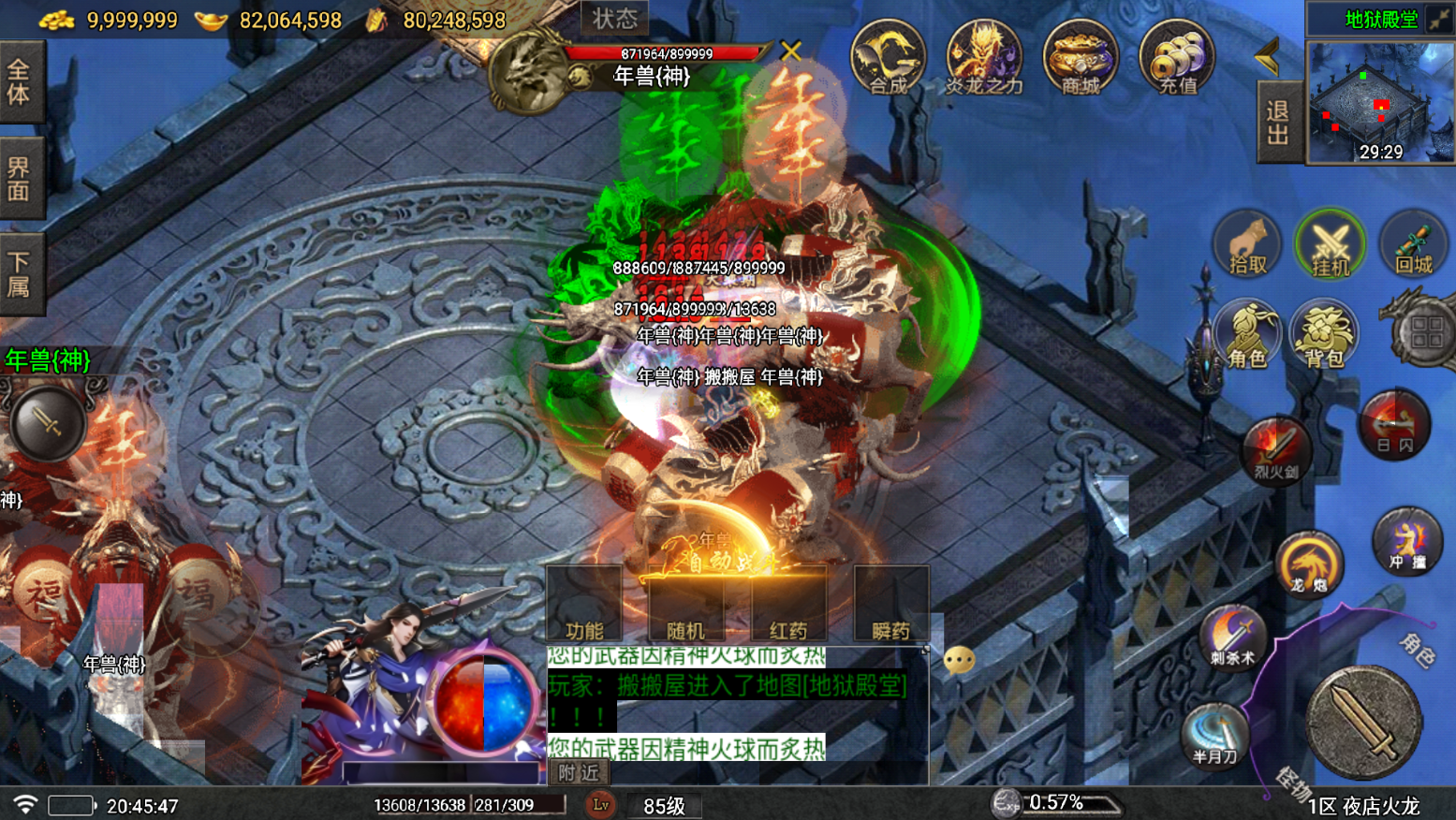1456x820 pixels.
Task: Select the 随机 random teleport button
Action: pyautogui.click(x=685, y=605)
